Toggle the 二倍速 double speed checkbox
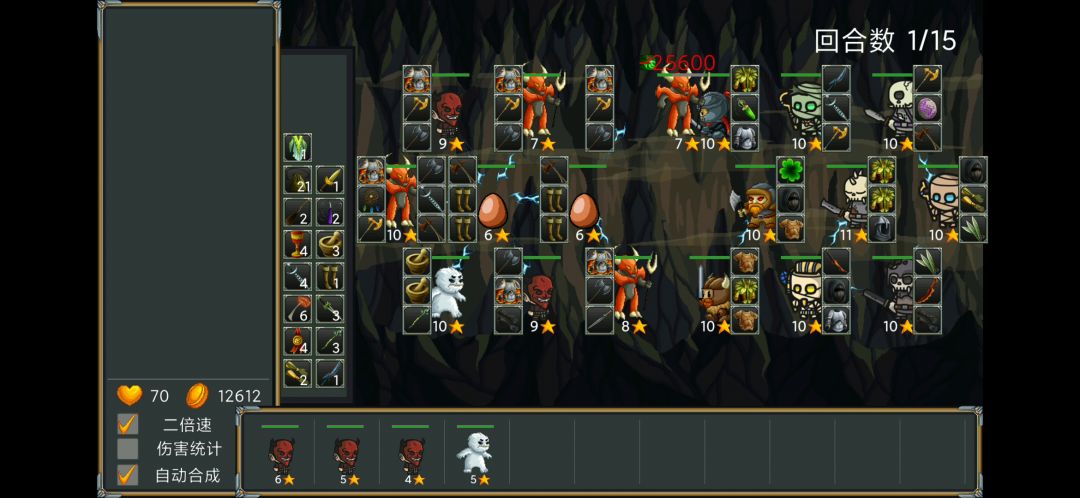Image resolution: width=1080 pixels, height=498 pixels. click(128, 424)
